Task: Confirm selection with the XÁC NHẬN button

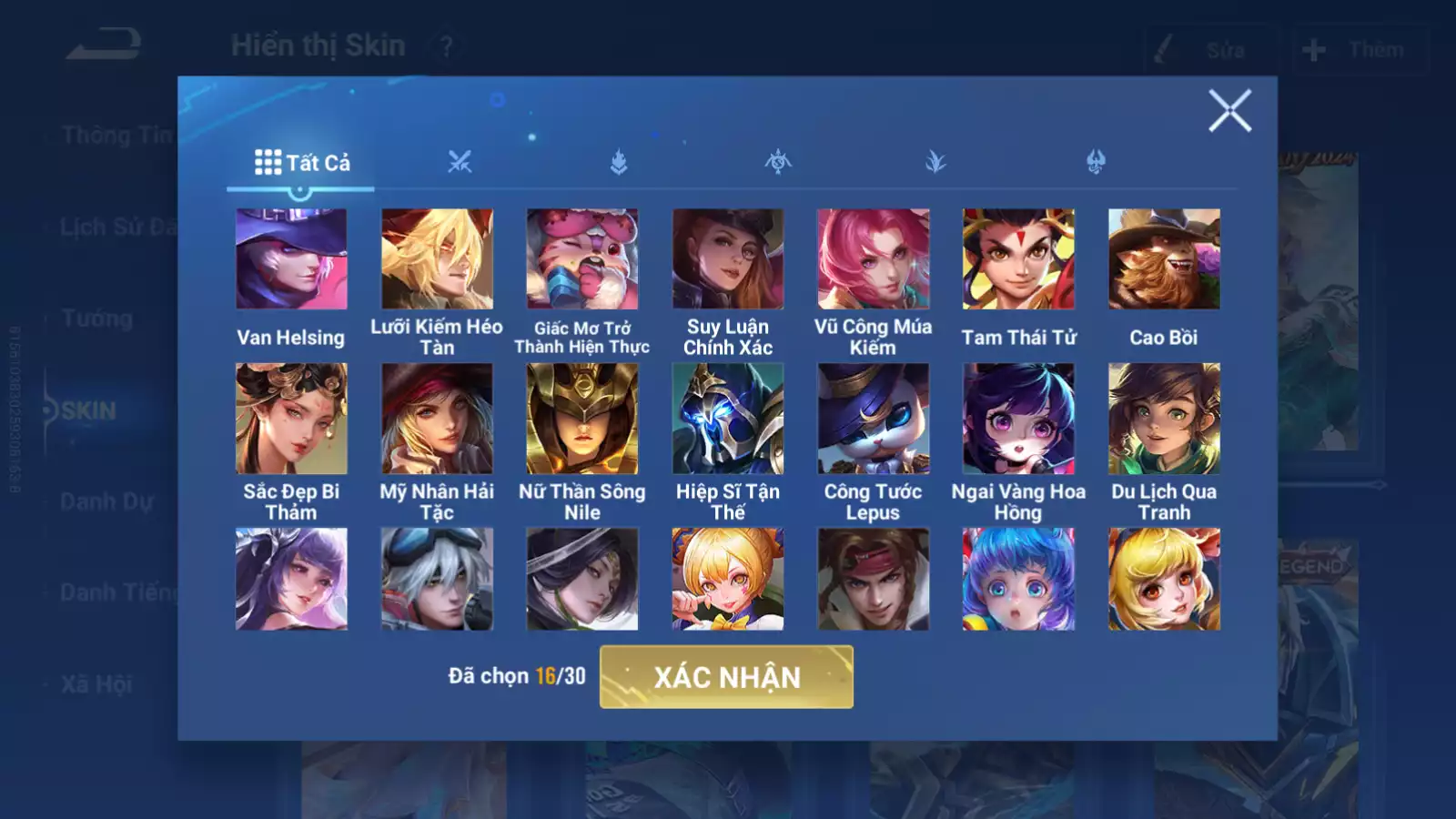Action: pyautogui.click(x=726, y=677)
